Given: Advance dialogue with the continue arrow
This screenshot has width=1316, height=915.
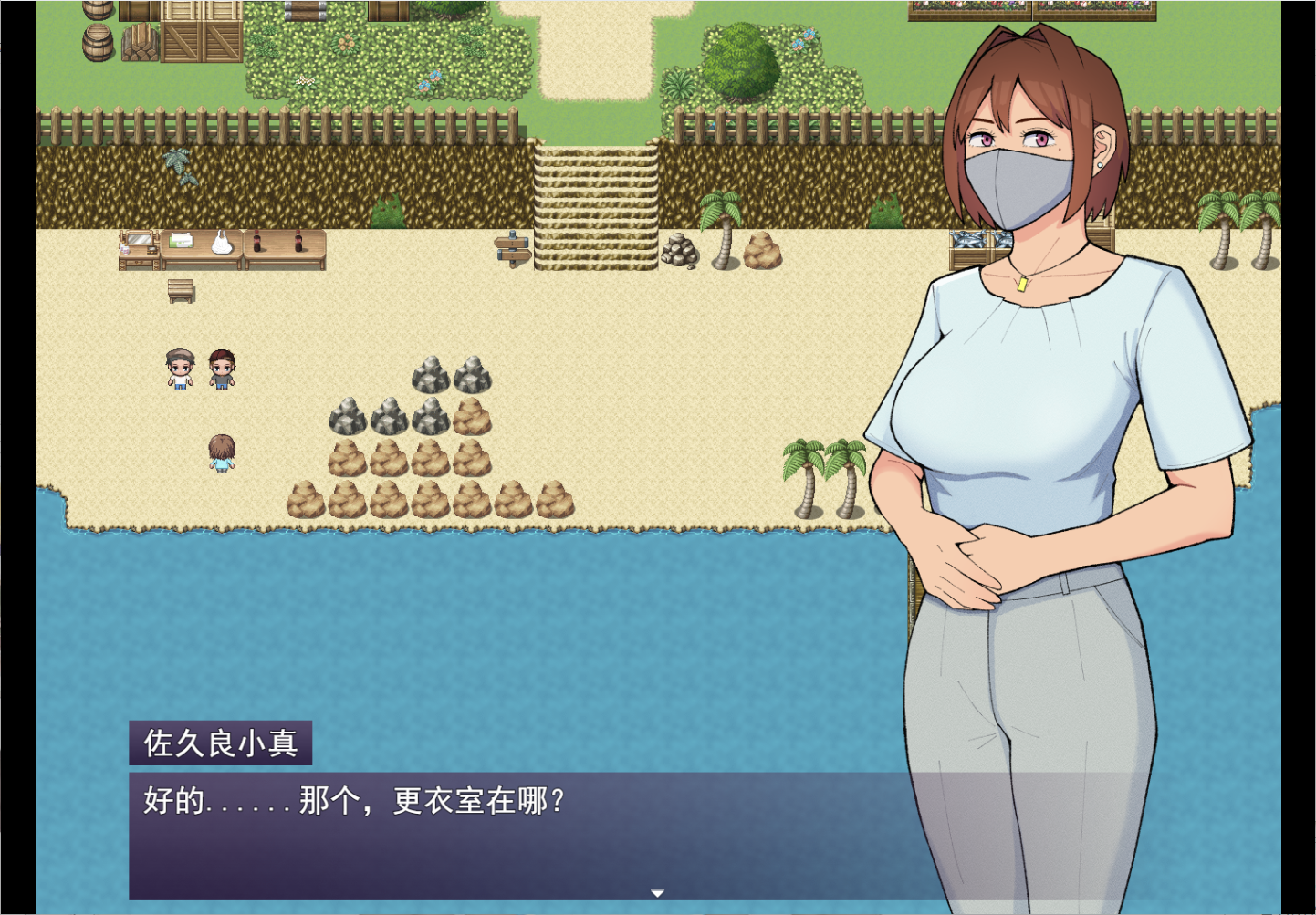Looking at the screenshot, I should coord(657,893).
